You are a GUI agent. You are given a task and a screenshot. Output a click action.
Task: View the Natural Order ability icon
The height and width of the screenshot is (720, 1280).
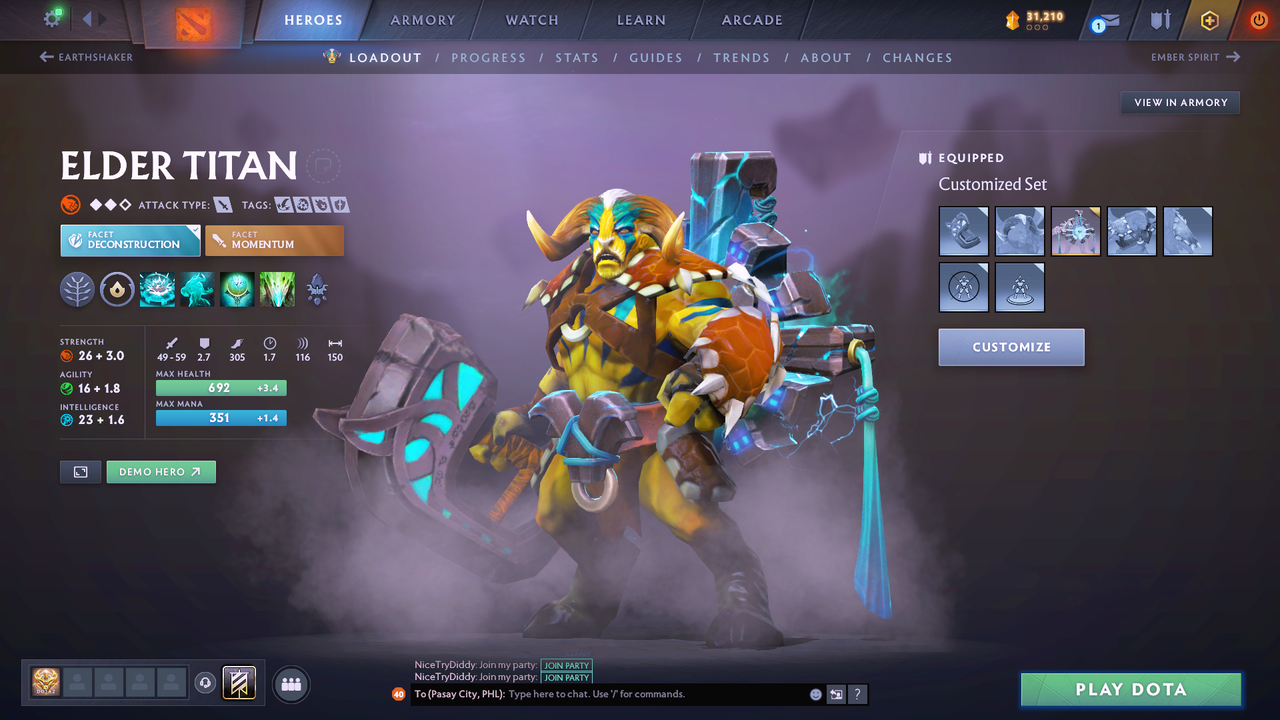point(237,290)
